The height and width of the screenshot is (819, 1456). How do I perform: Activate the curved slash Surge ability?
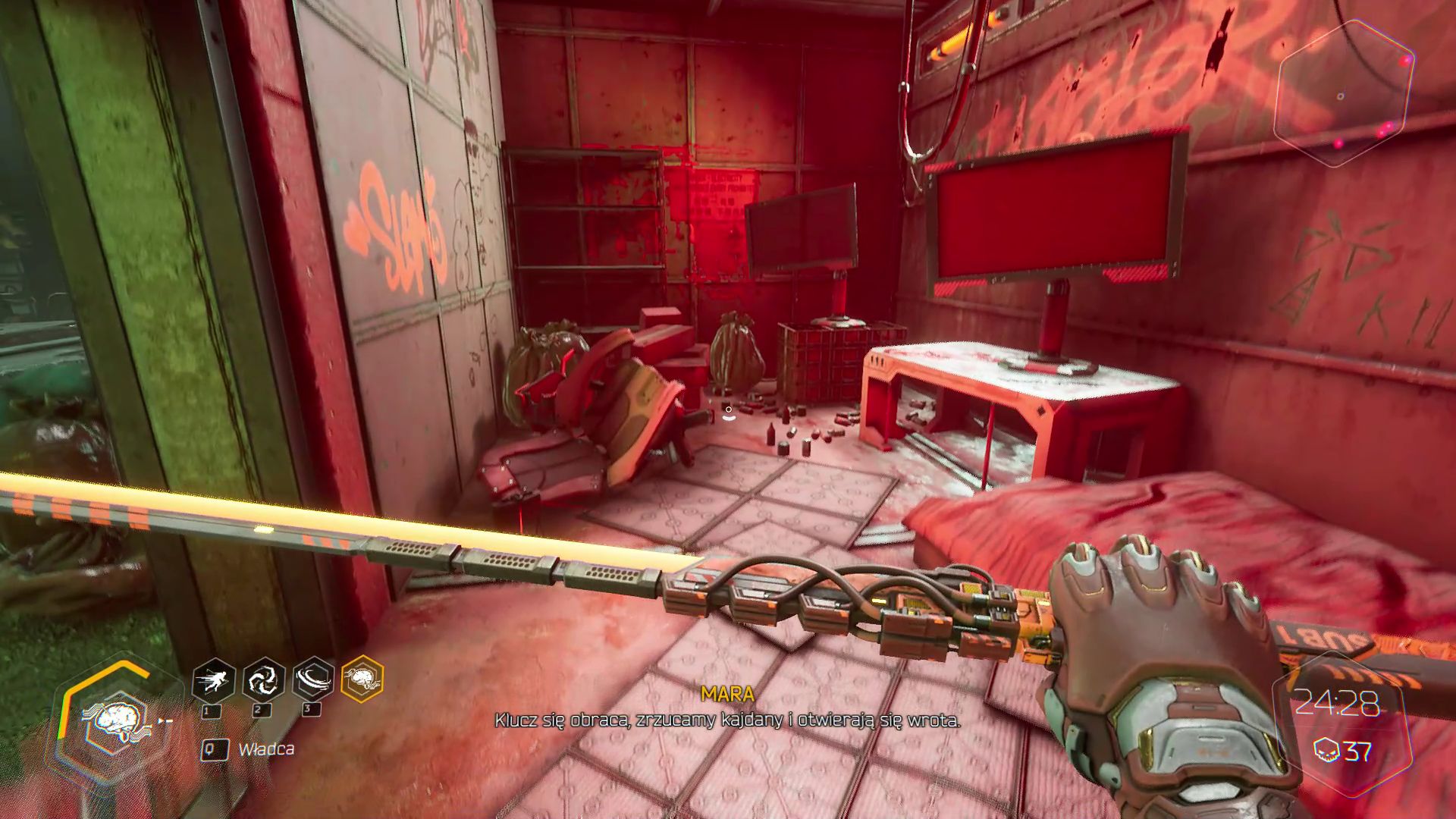[x=313, y=679]
